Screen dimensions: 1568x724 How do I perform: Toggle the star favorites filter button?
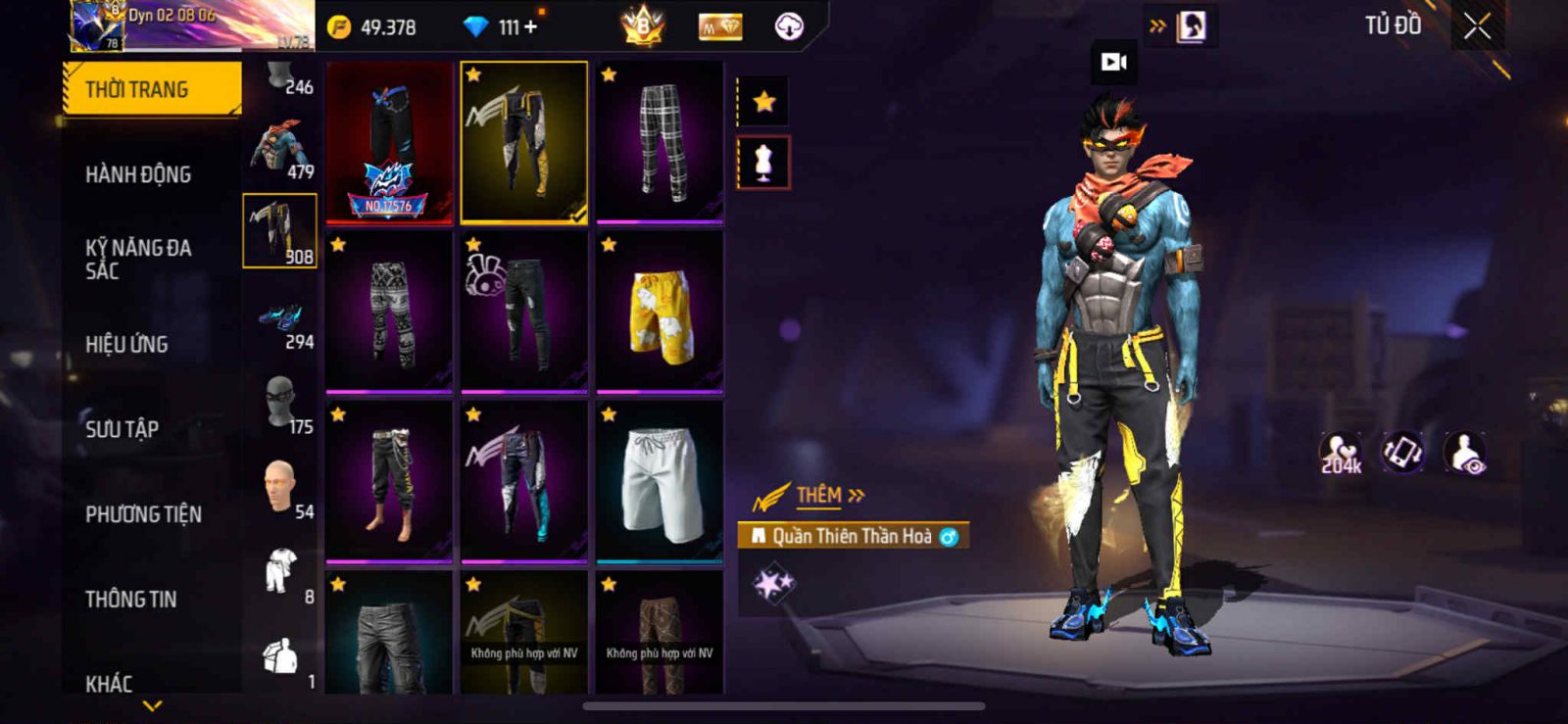763,101
